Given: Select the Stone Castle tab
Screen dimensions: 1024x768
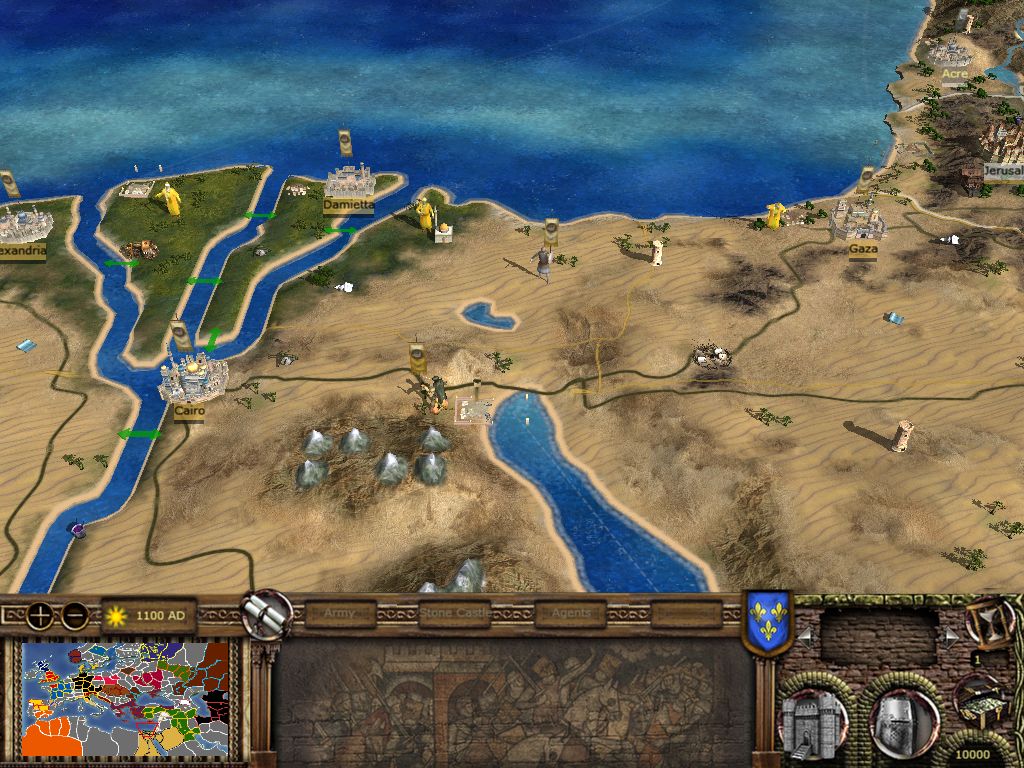Looking at the screenshot, I should tap(455, 613).
